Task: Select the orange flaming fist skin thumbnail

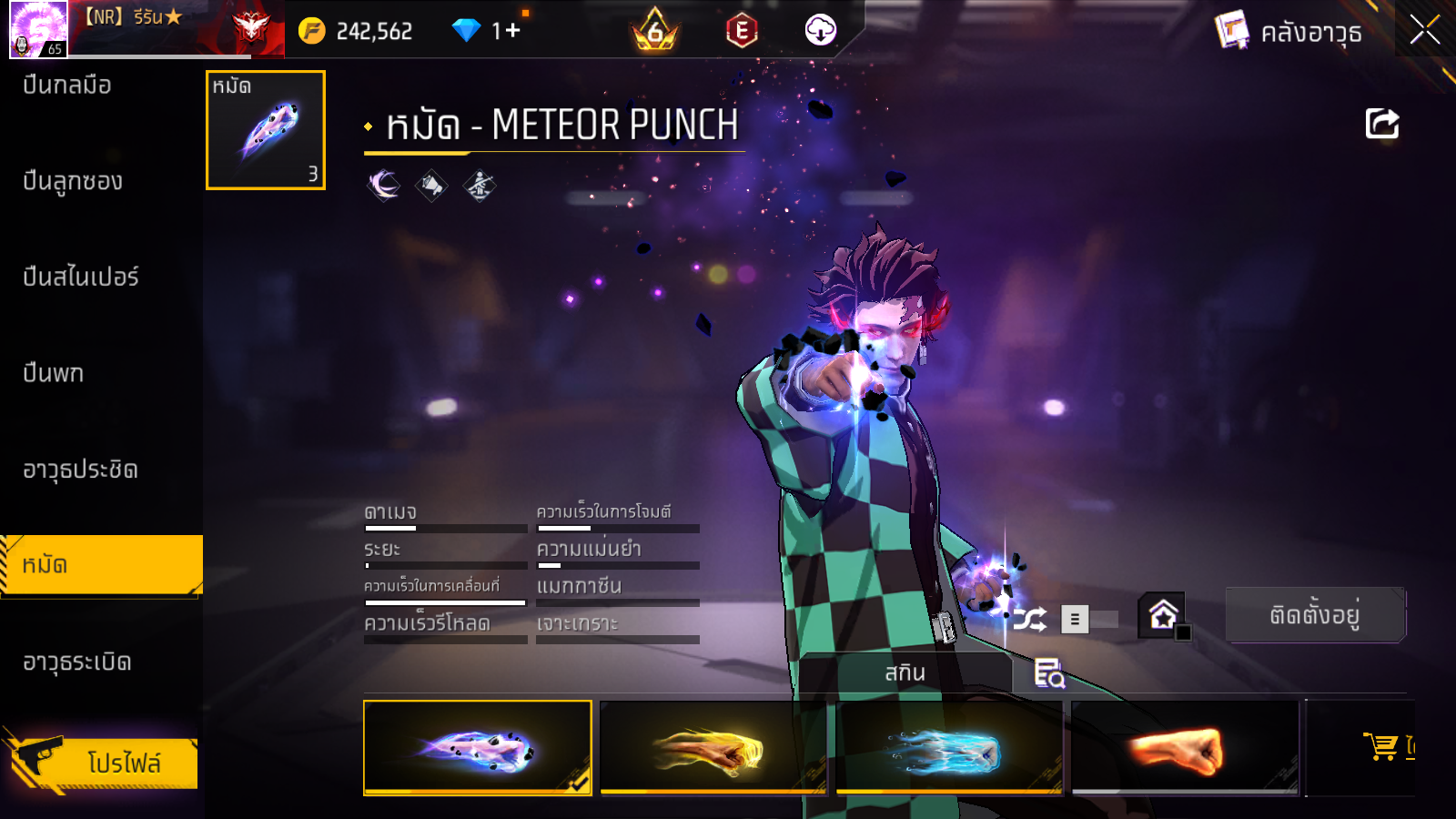Action: coord(1185,748)
